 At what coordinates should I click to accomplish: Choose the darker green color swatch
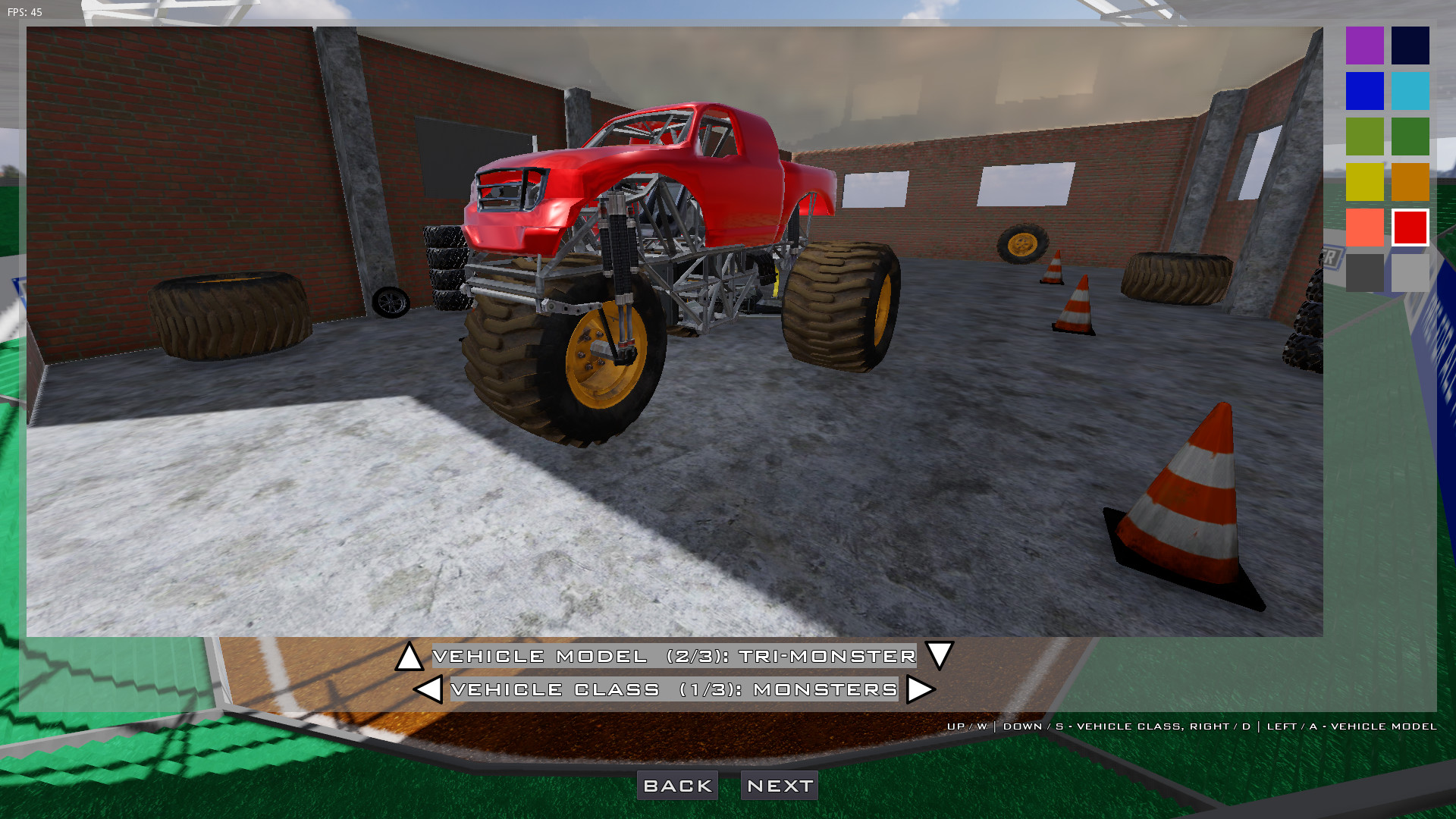1409,136
